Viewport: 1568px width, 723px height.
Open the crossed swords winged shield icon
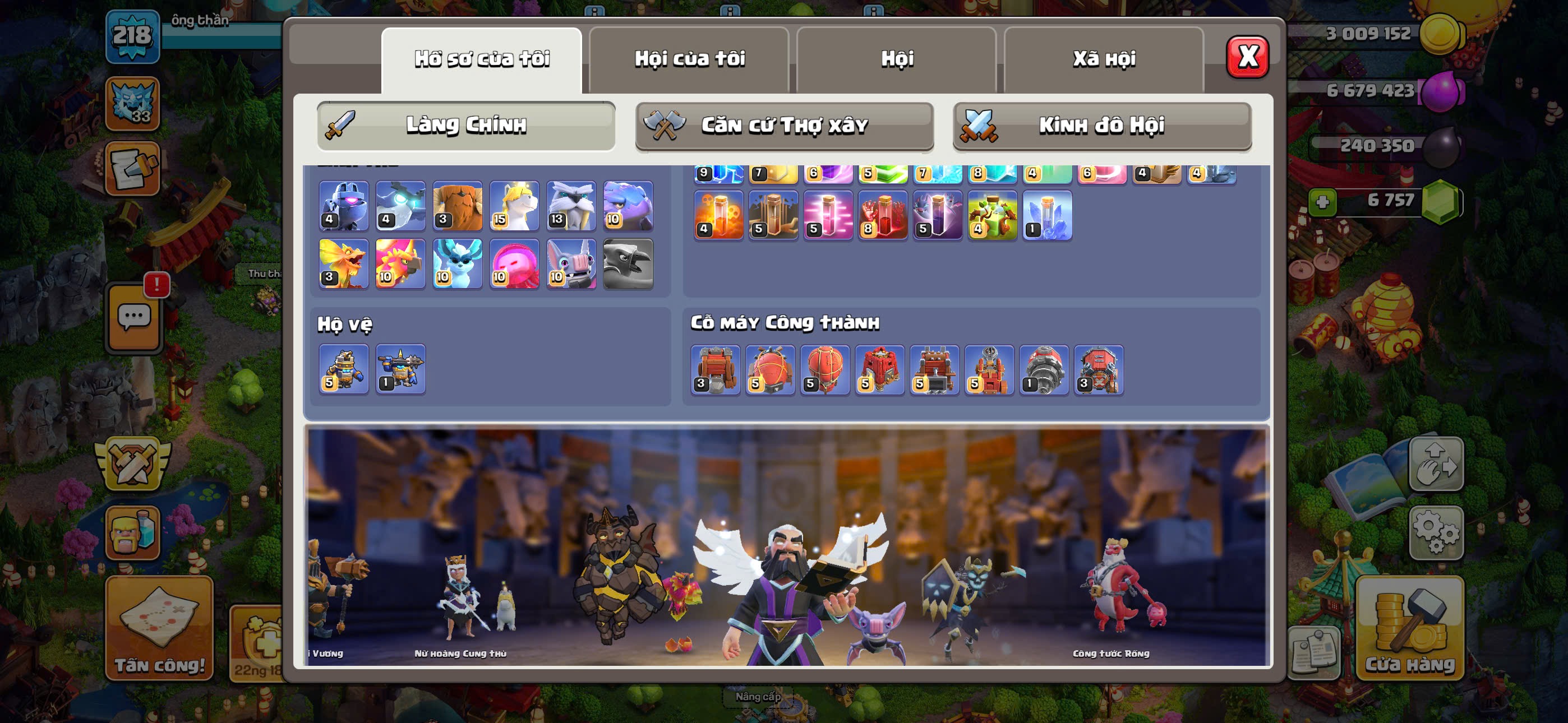(133, 464)
